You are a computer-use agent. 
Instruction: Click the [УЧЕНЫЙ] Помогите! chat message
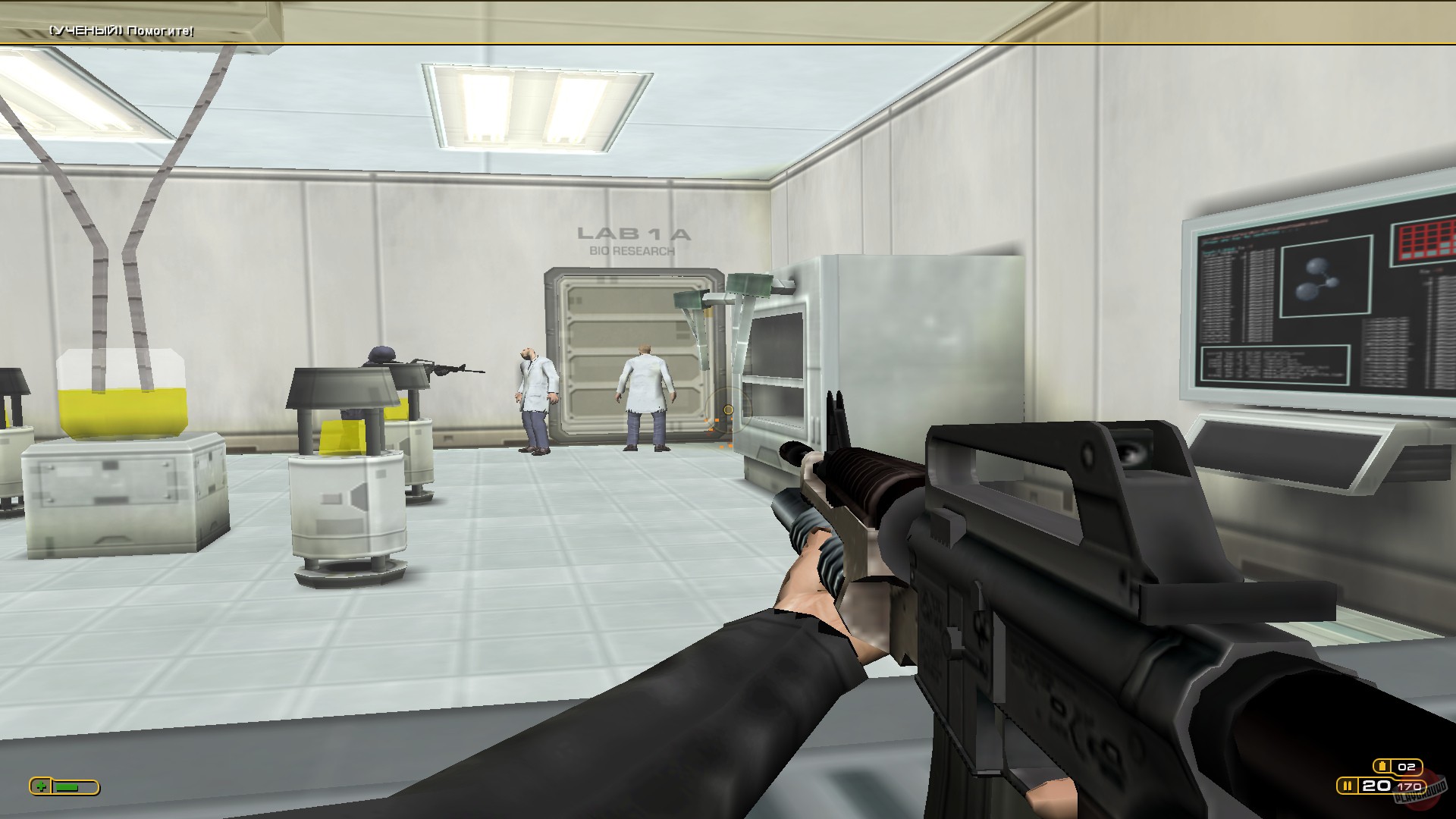(x=121, y=32)
